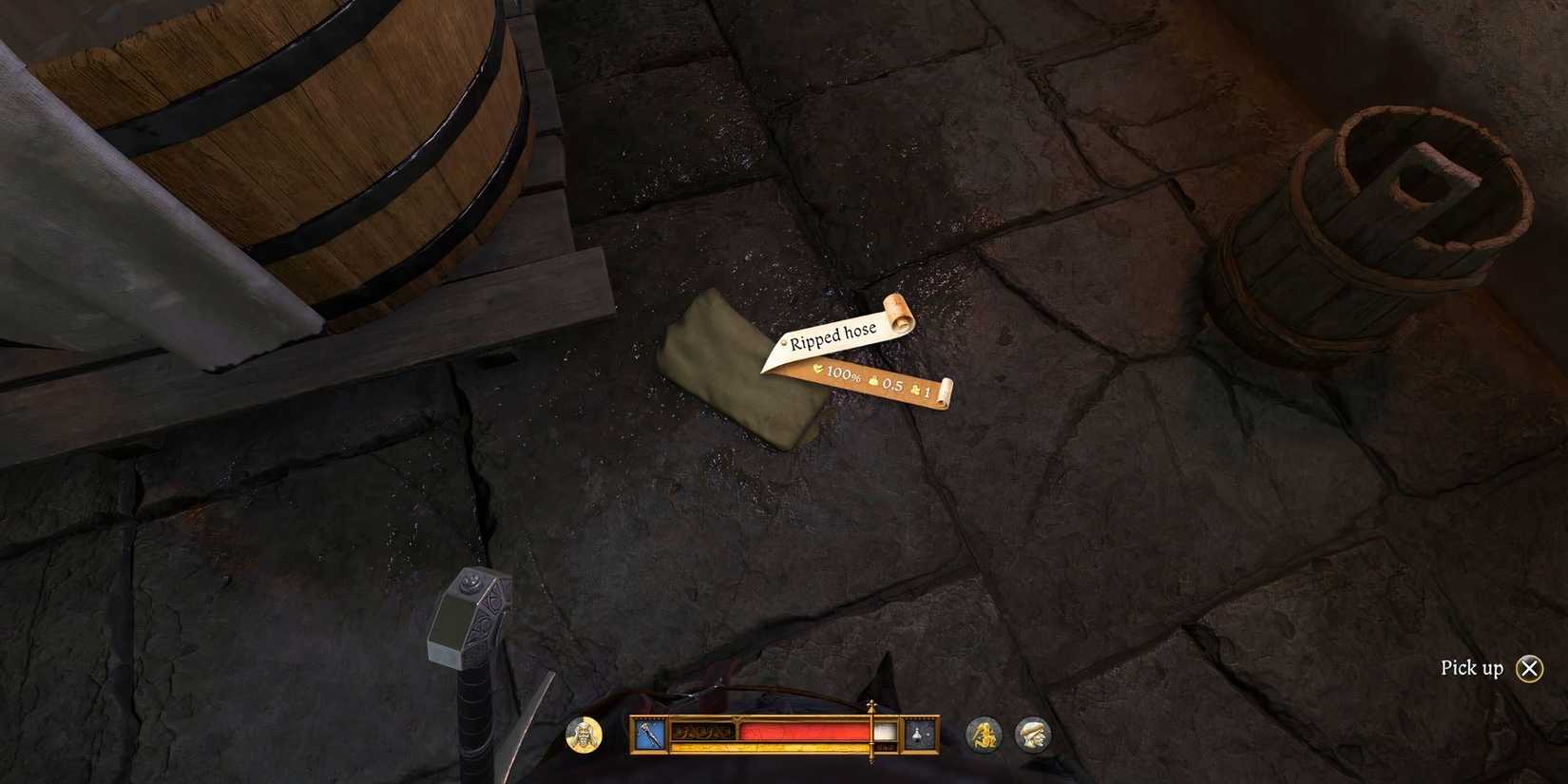Click the 100% condition label

(x=843, y=374)
